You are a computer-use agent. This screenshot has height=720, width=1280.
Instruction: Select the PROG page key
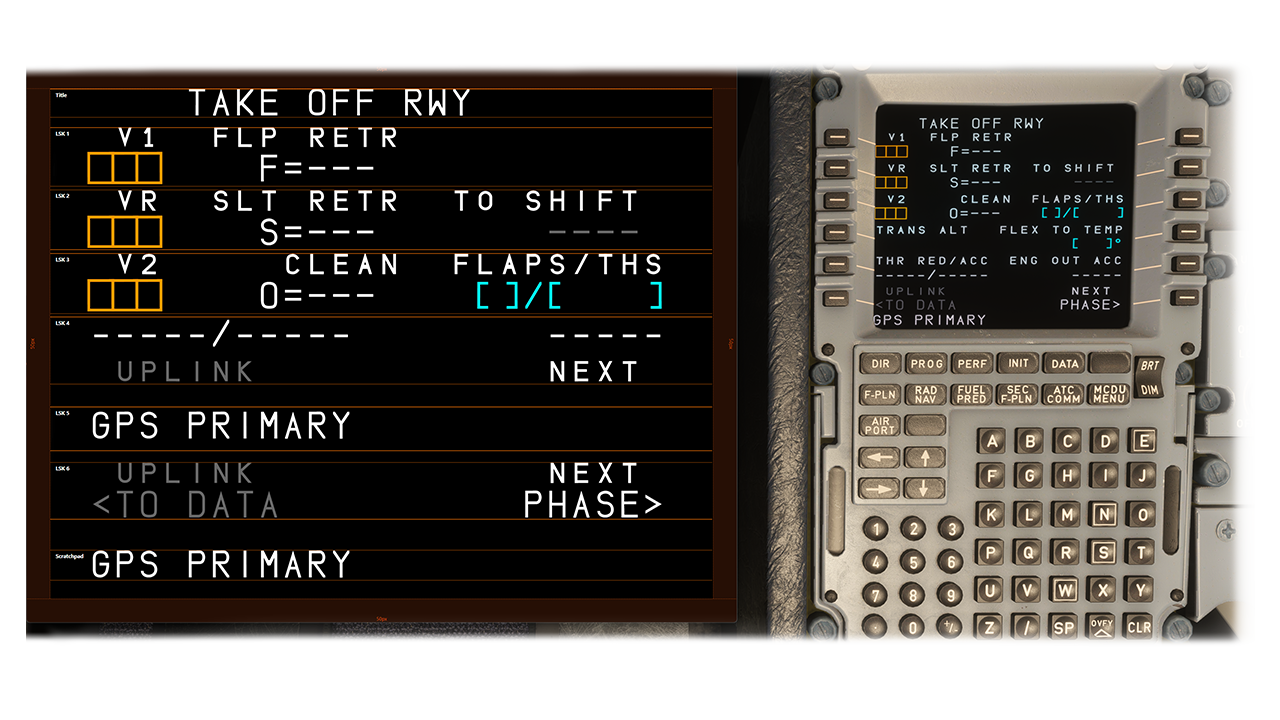927,364
